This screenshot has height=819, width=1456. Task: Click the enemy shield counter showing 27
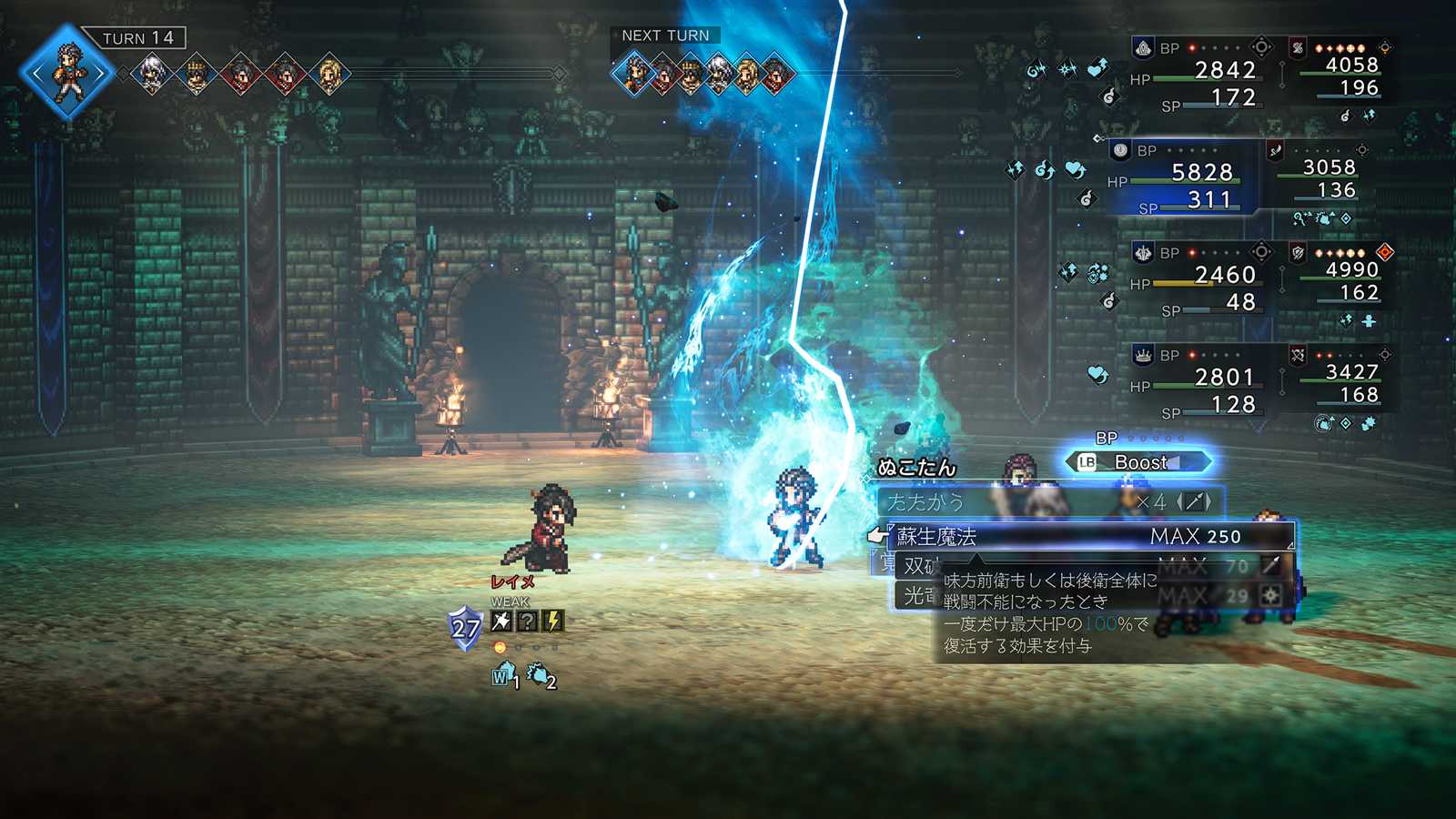click(x=465, y=628)
